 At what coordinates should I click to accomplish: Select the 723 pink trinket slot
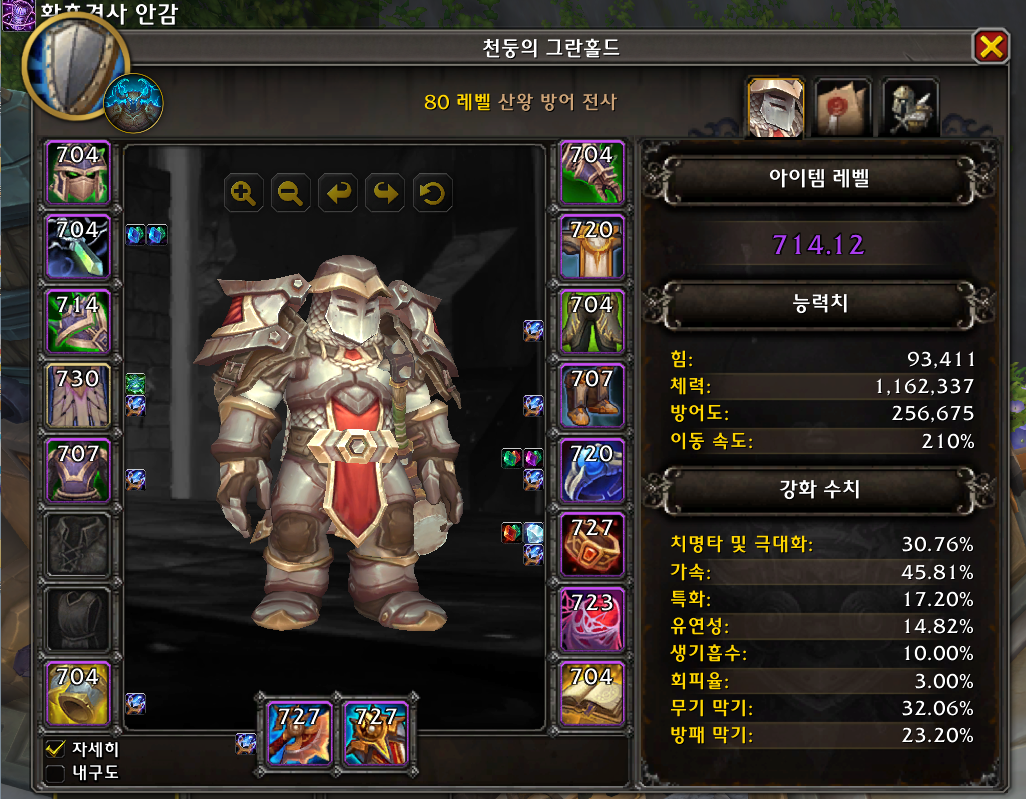pyautogui.click(x=592, y=620)
